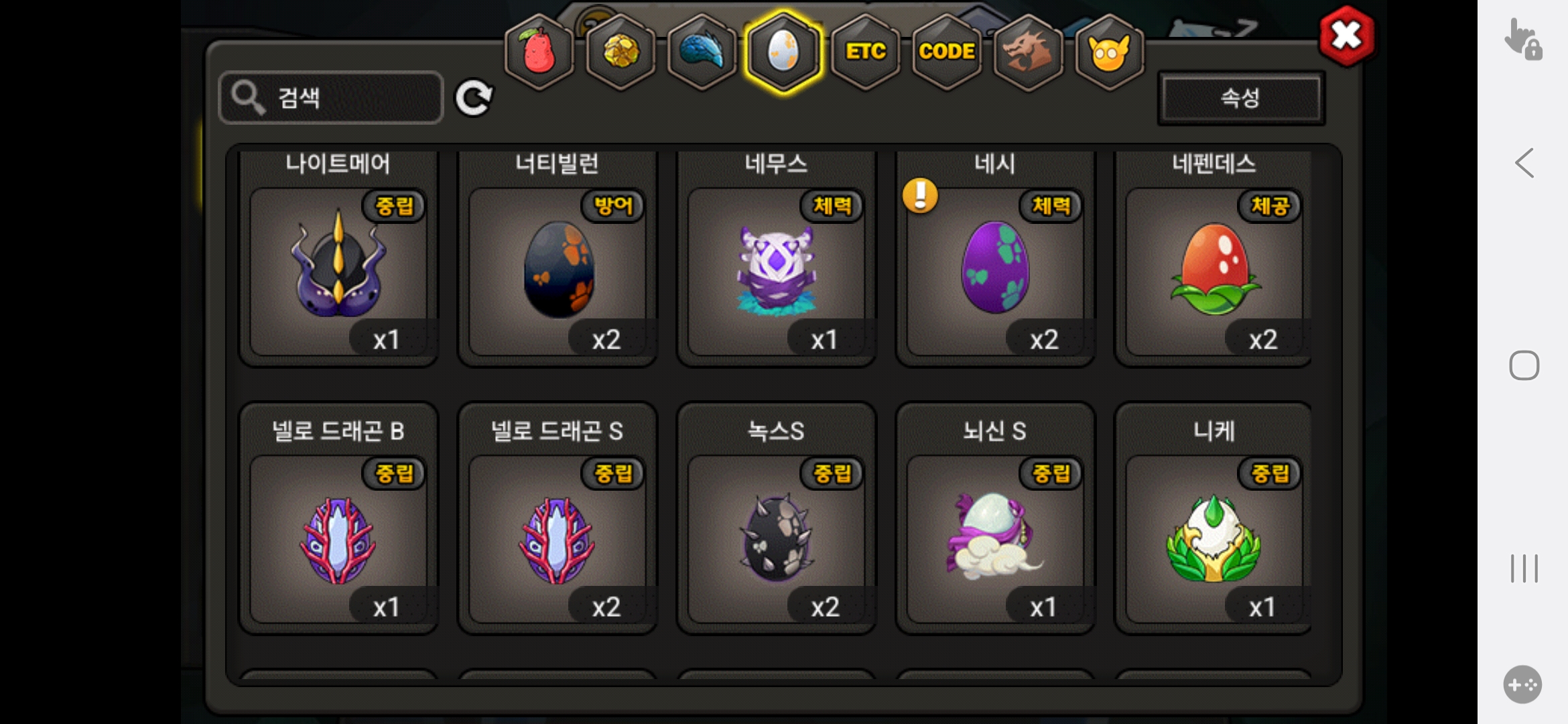
Task: Open the ETC tab
Action: tap(865, 52)
